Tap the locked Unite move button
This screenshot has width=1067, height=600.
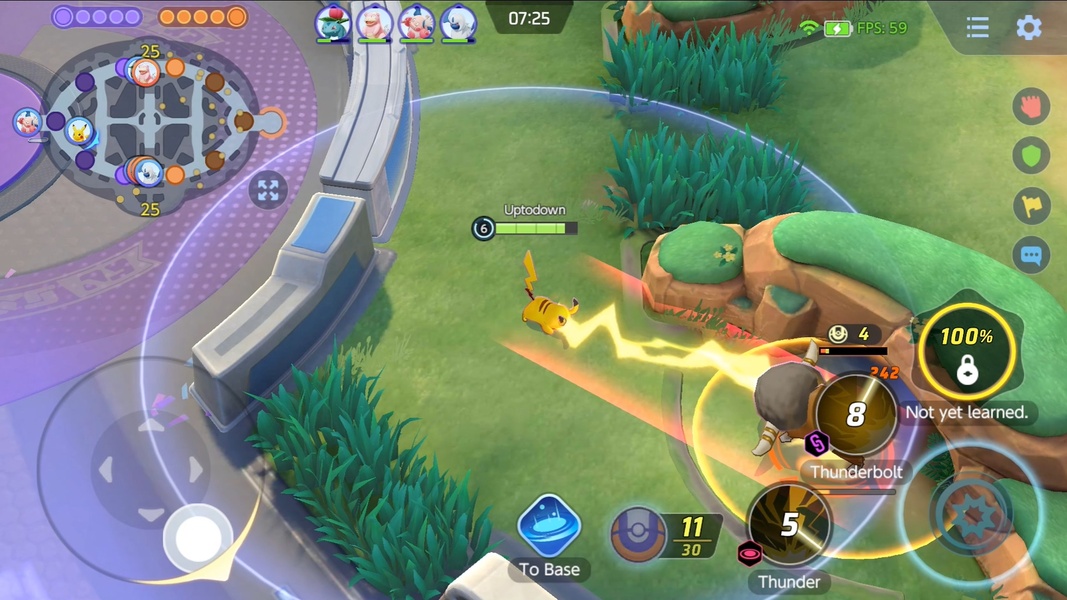pos(966,352)
